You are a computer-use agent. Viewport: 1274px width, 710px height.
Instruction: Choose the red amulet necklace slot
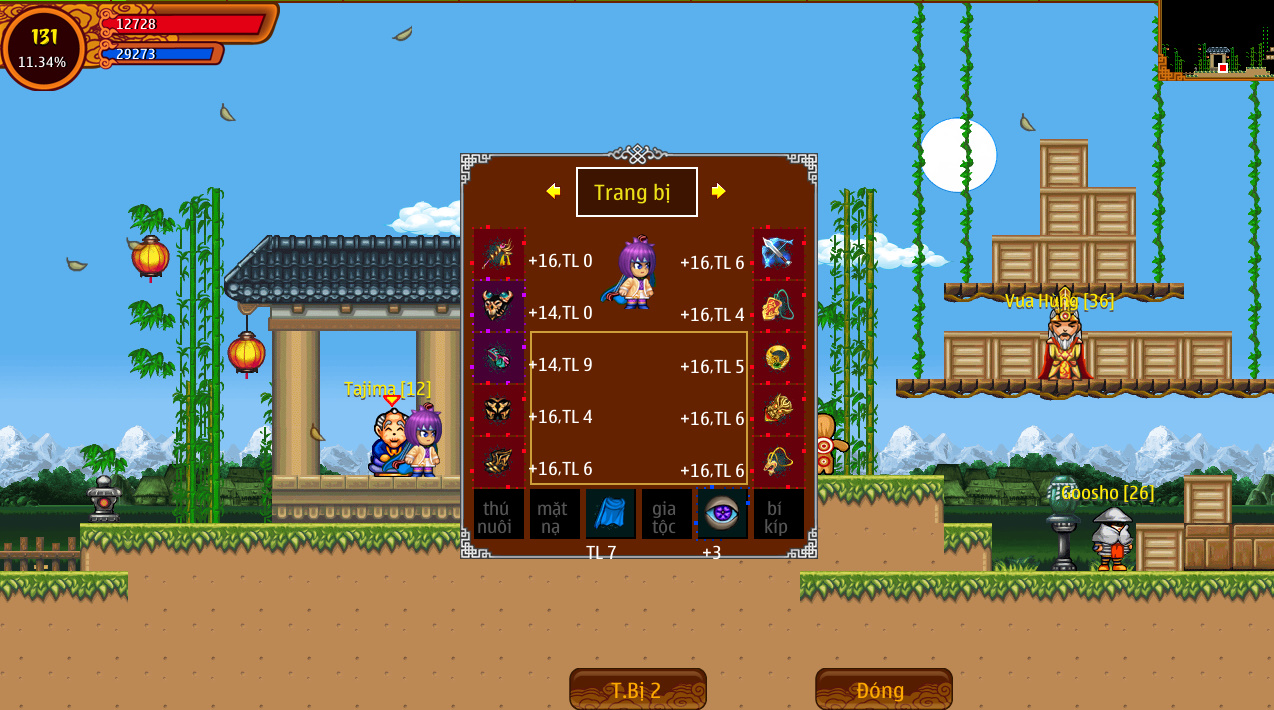tap(778, 306)
